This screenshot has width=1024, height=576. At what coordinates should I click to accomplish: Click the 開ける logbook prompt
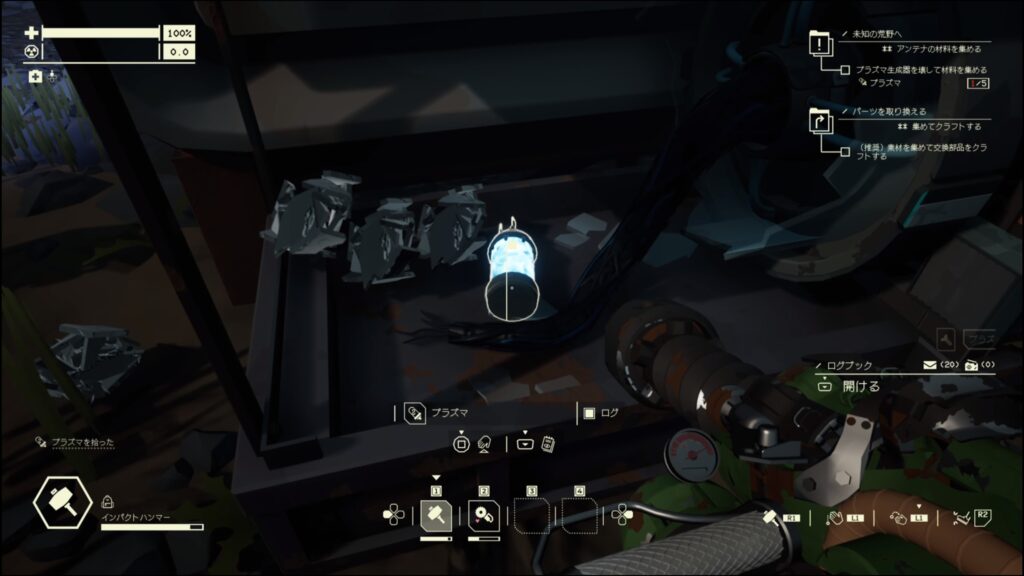point(860,385)
